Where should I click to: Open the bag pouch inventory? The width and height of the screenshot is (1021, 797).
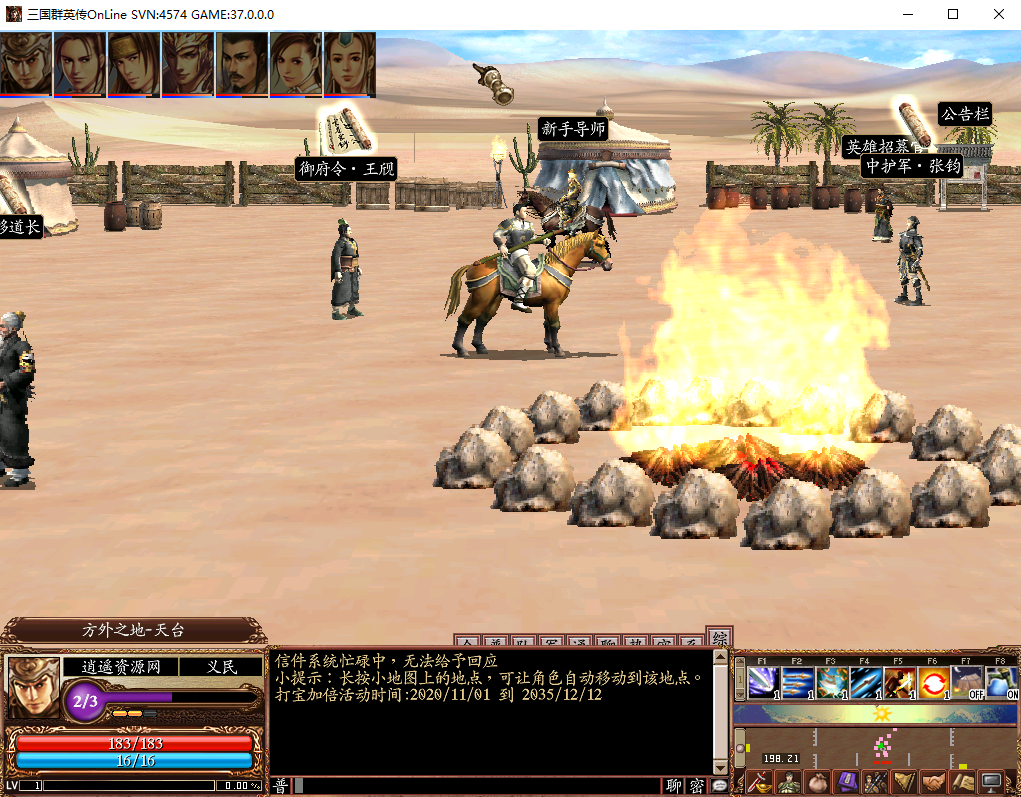(x=818, y=782)
